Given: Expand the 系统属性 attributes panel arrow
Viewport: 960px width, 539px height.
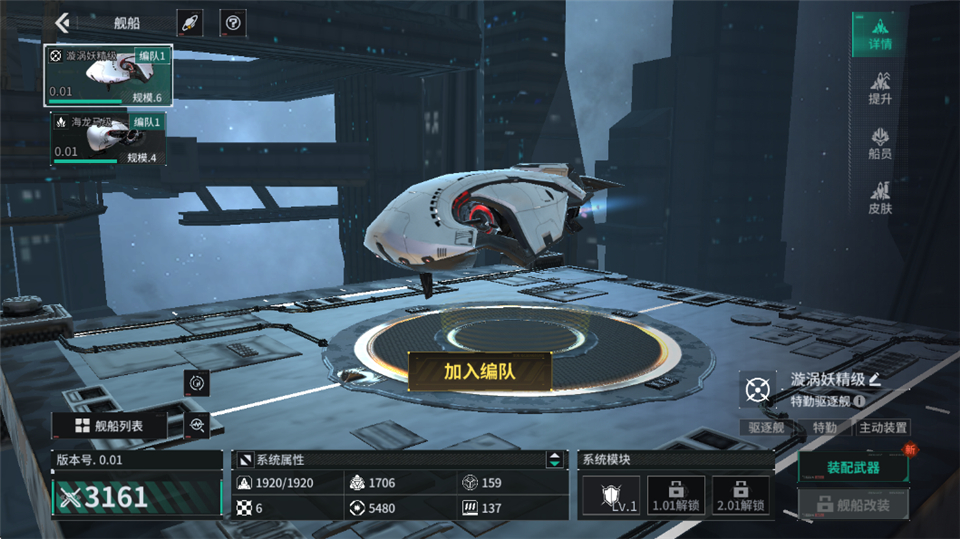Looking at the screenshot, I should tap(553, 460).
